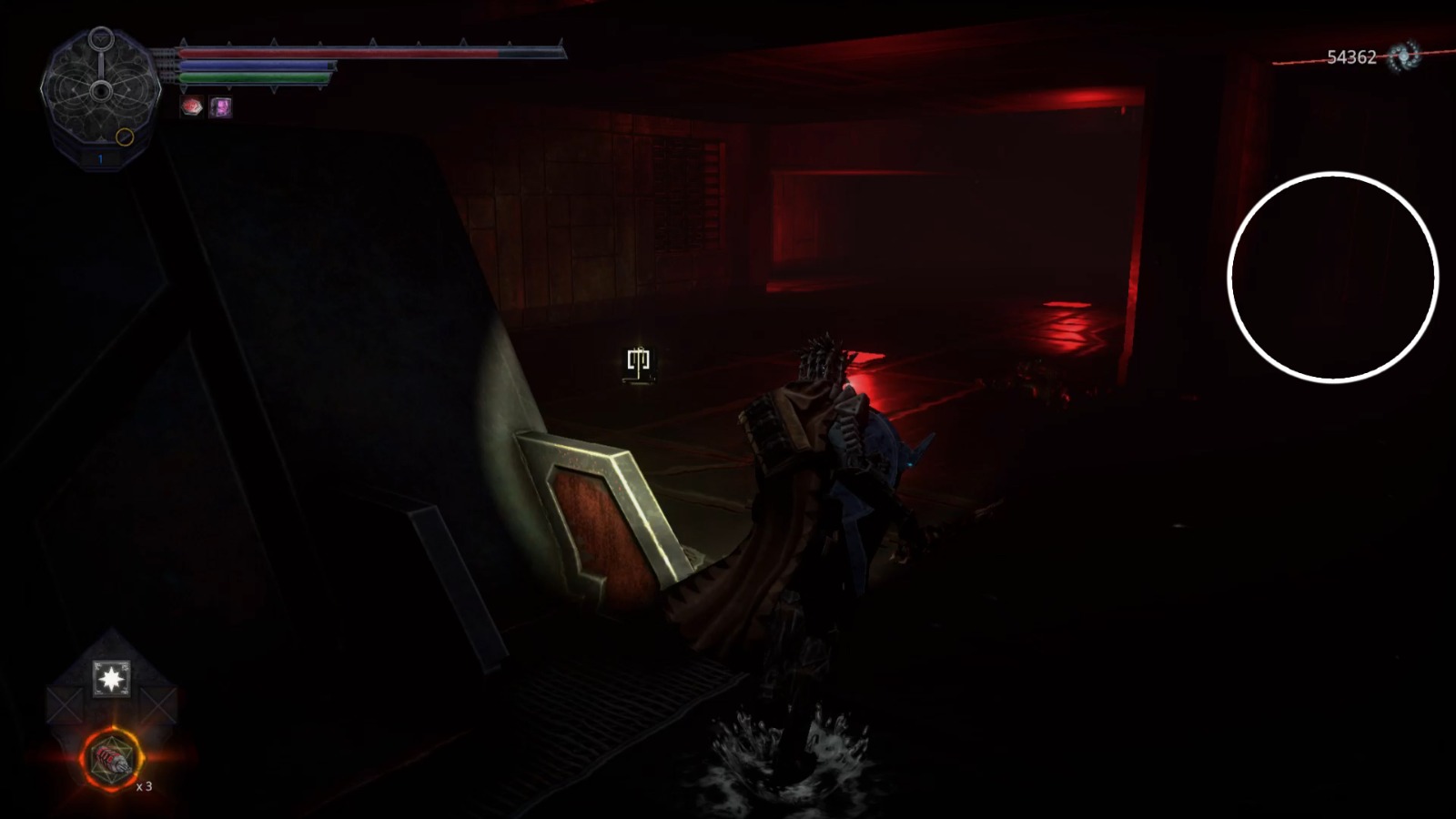1456x819 pixels.
Task: Click the purple cube buff icon
Action: tap(221, 107)
